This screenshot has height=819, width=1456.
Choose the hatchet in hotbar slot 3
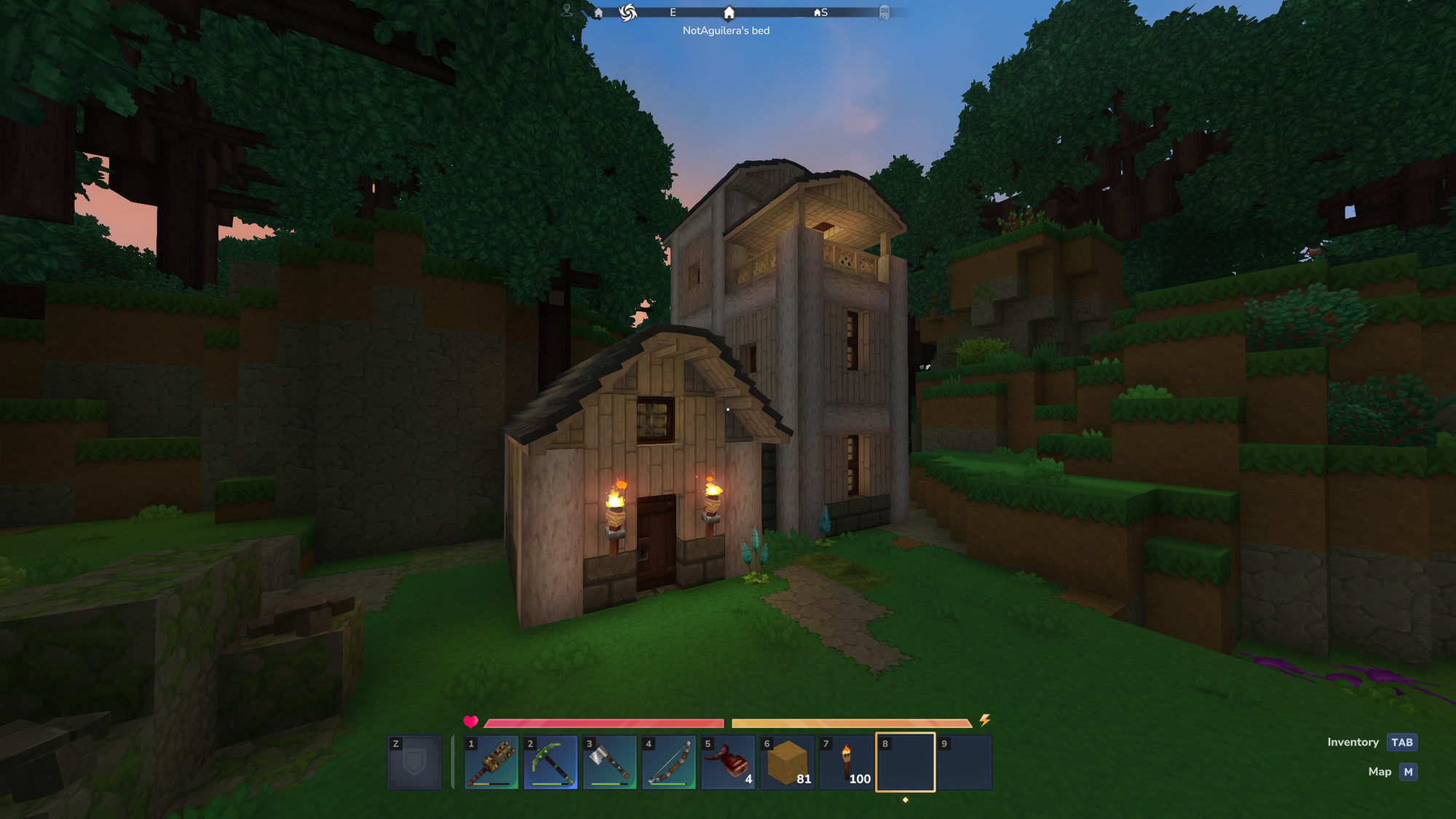[x=609, y=762]
